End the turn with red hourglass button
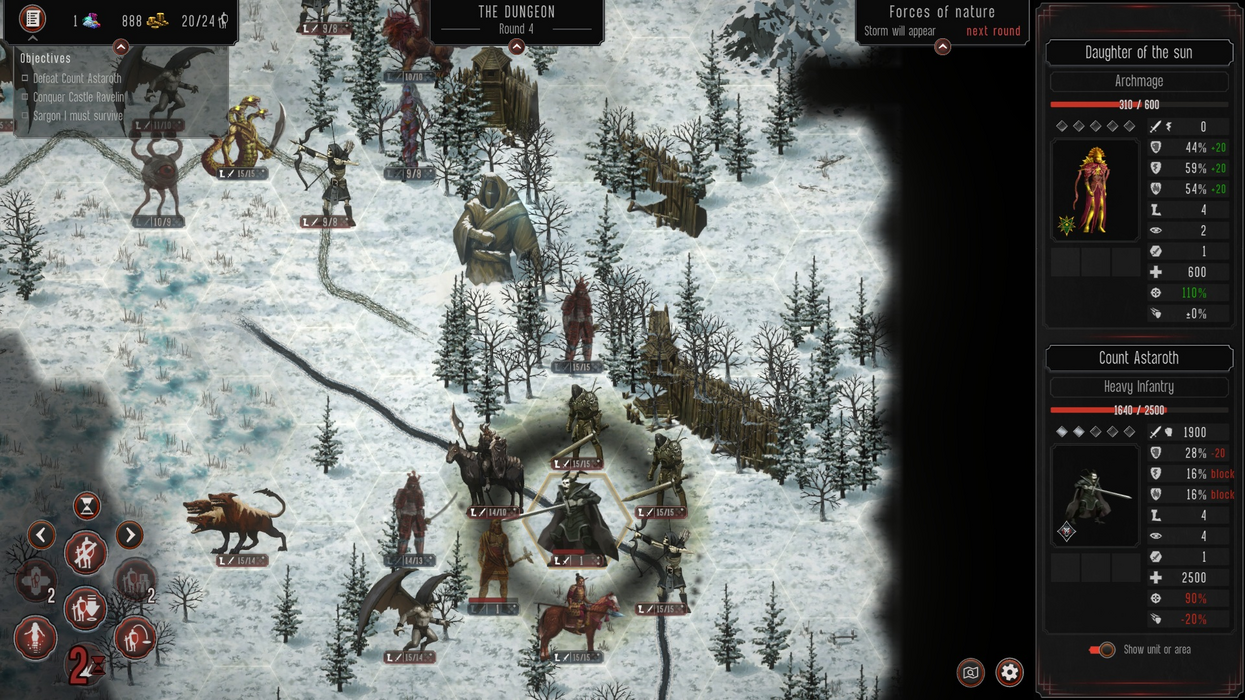 85,665
